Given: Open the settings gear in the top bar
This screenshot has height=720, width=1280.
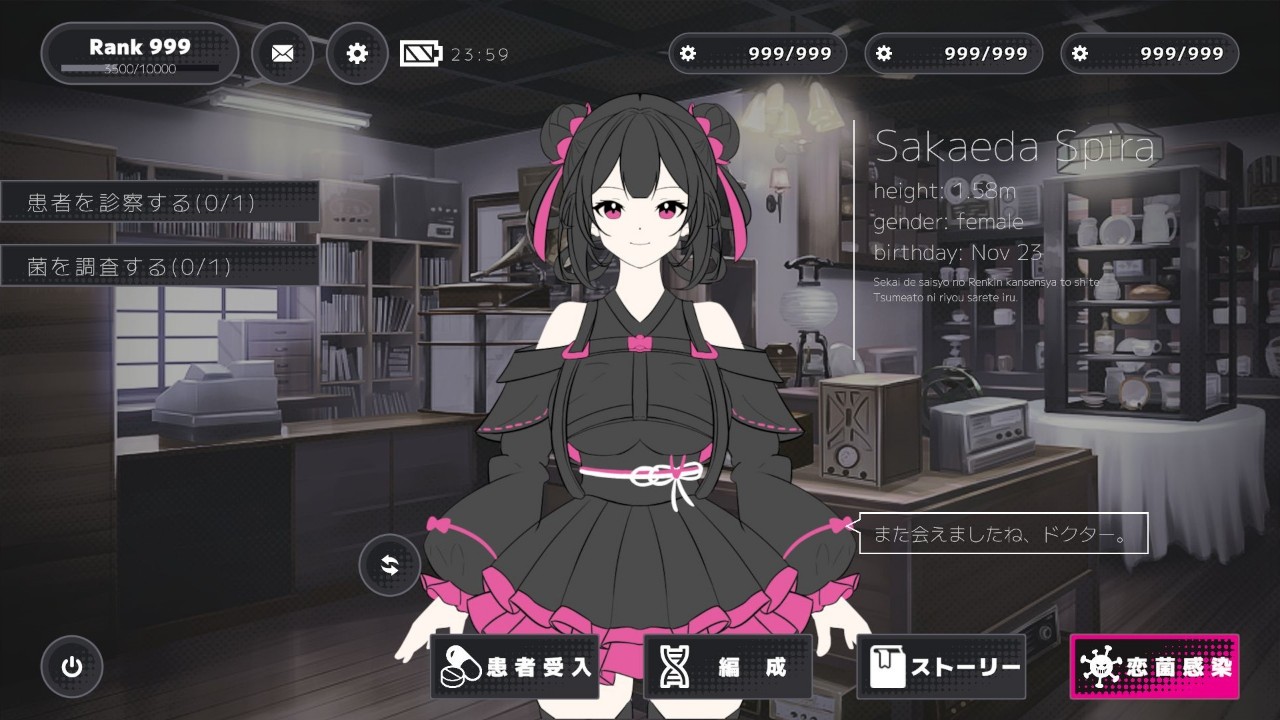Looking at the screenshot, I should pos(356,53).
